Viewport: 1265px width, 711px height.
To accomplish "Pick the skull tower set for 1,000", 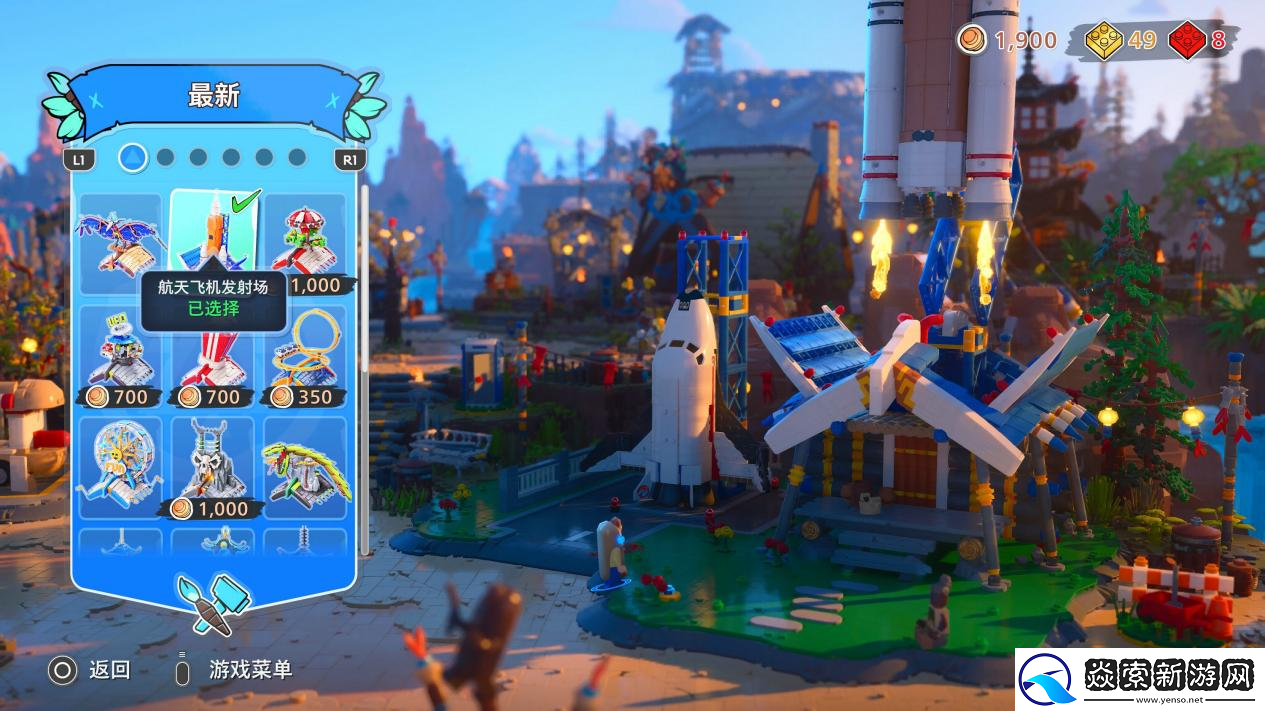I will (x=212, y=467).
